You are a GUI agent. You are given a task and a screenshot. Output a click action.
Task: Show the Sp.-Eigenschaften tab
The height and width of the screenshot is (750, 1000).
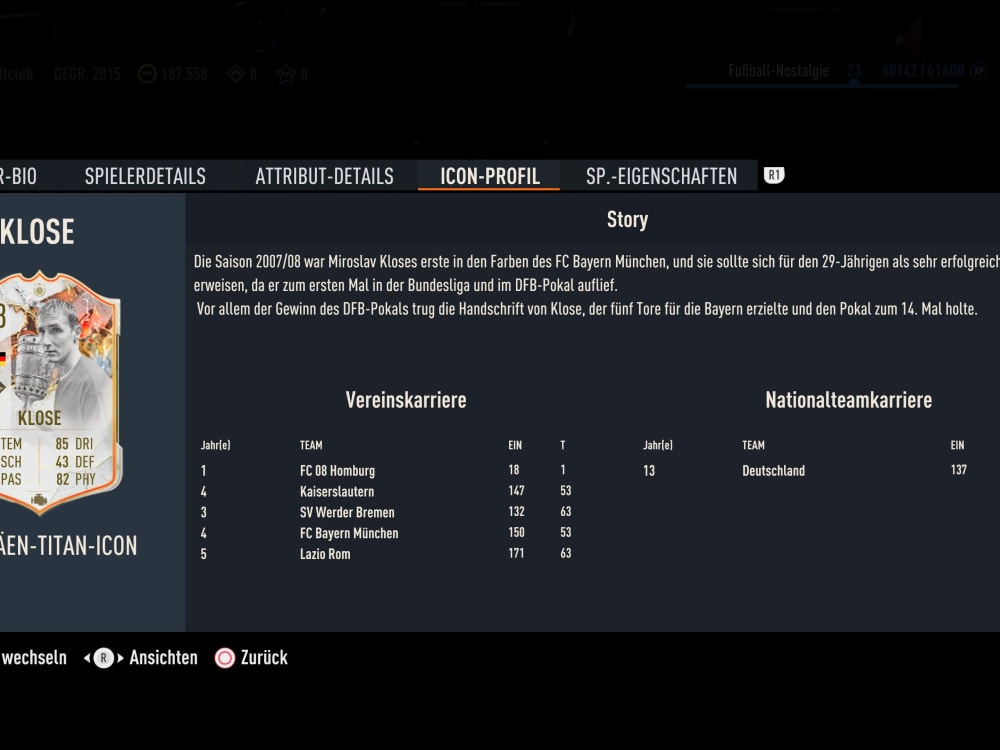point(661,176)
